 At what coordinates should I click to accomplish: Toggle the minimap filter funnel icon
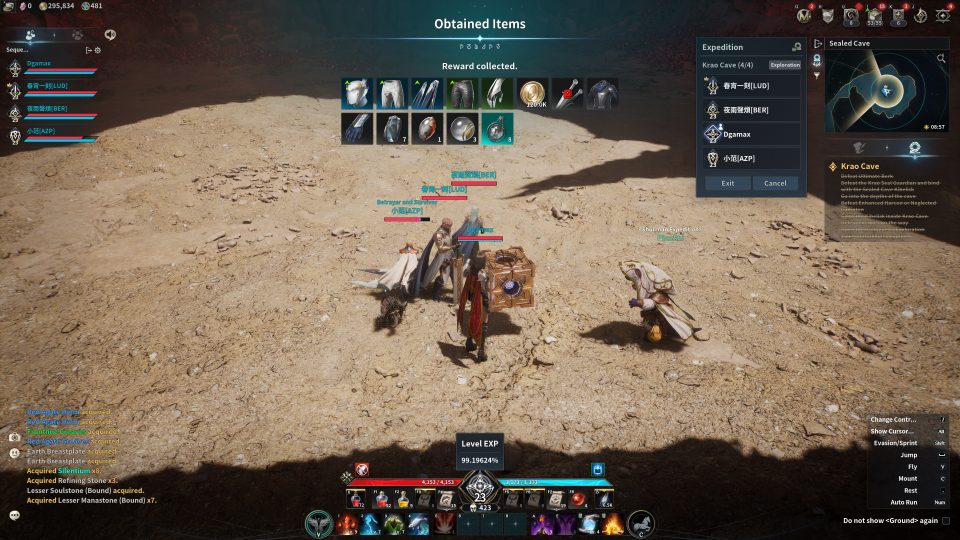pyautogui.click(x=816, y=74)
